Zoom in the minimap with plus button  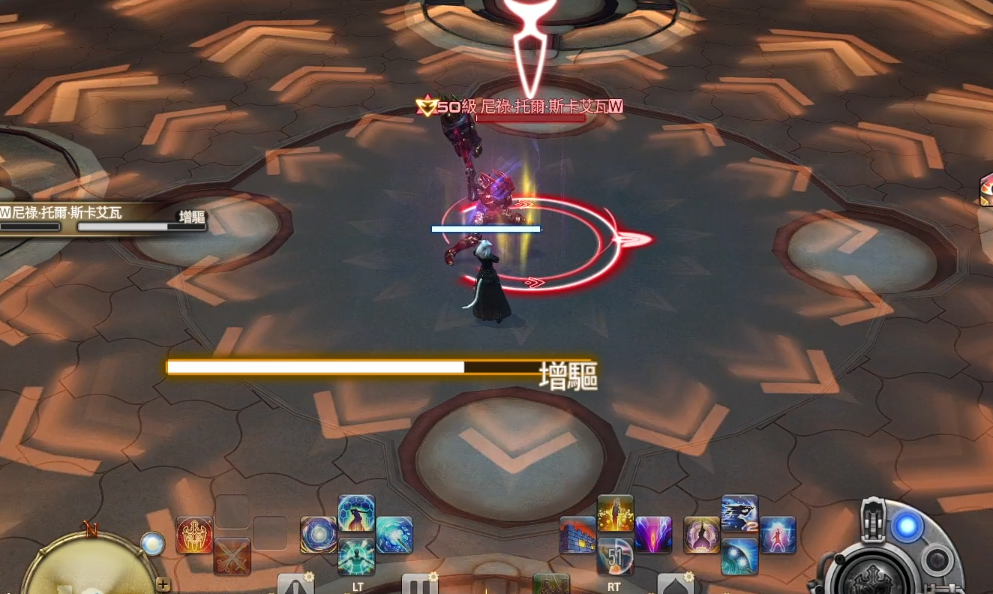point(162,584)
